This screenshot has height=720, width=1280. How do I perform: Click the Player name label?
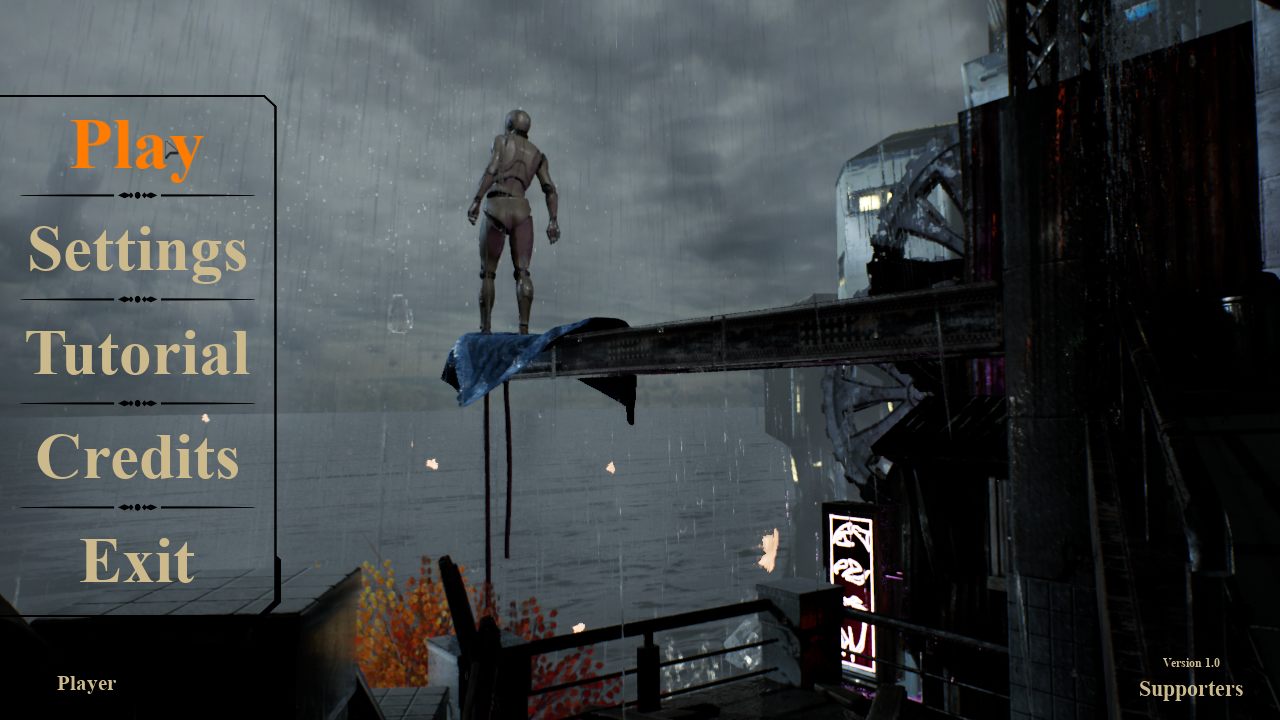coord(86,684)
